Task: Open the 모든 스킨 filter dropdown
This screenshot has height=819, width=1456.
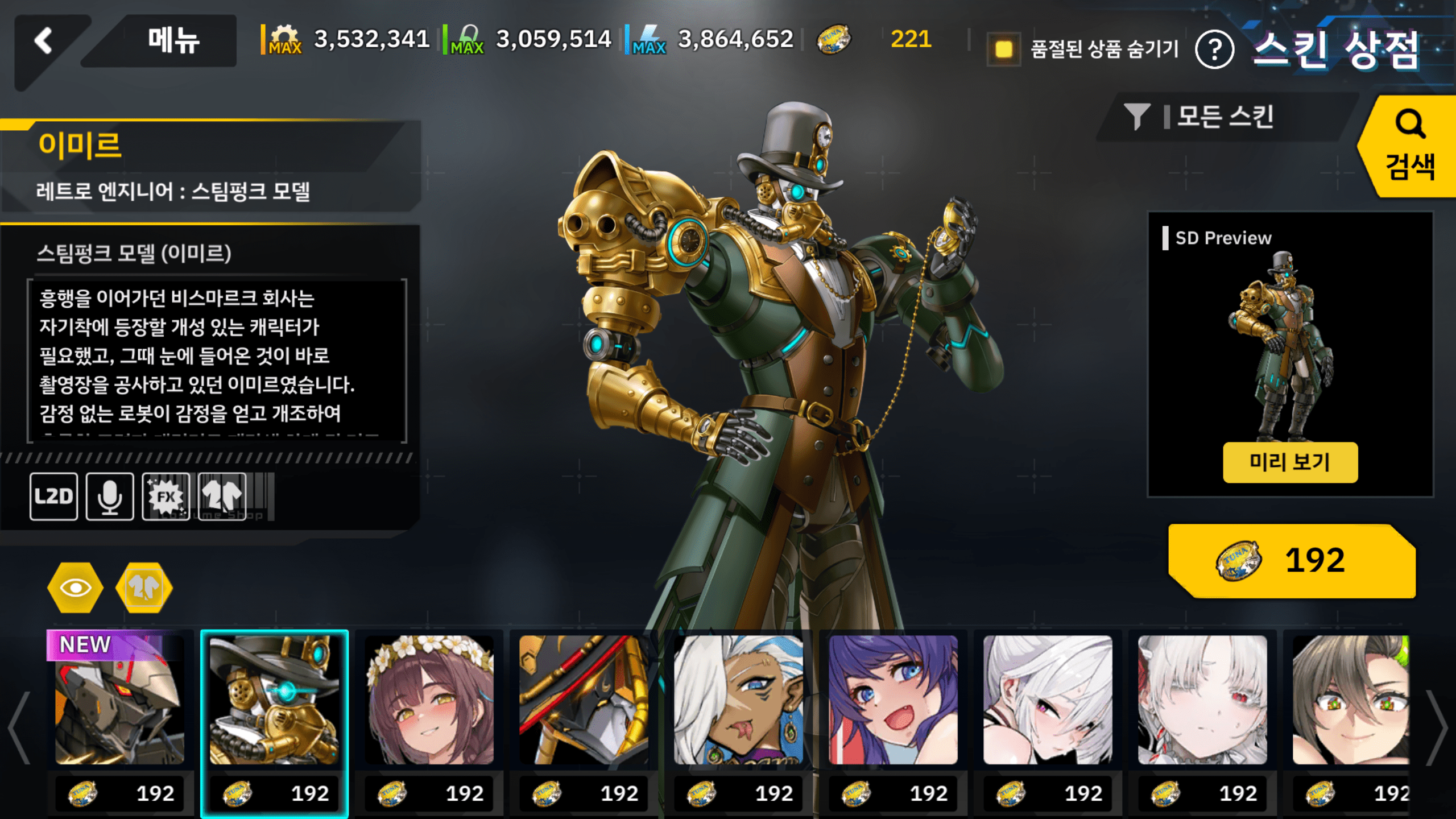Action: pos(1223,117)
